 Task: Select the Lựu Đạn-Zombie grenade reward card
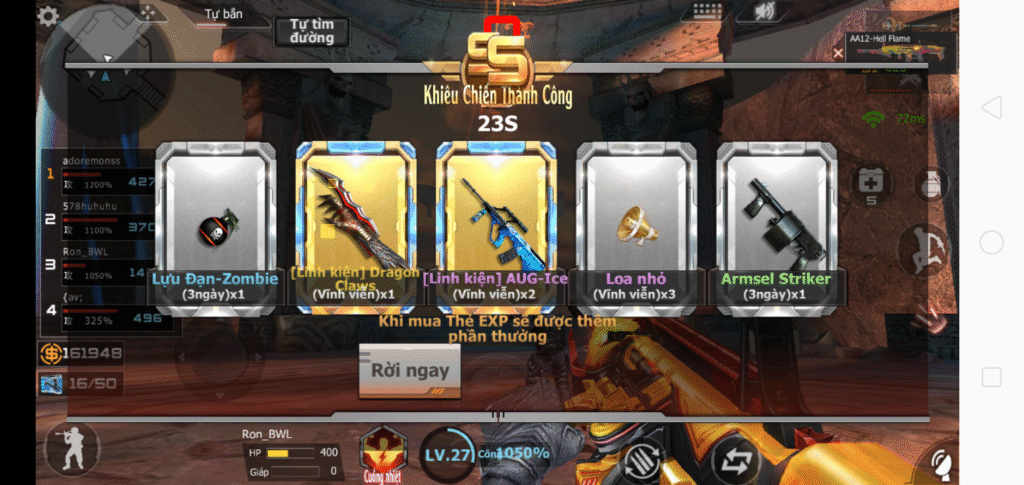(x=212, y=226)
